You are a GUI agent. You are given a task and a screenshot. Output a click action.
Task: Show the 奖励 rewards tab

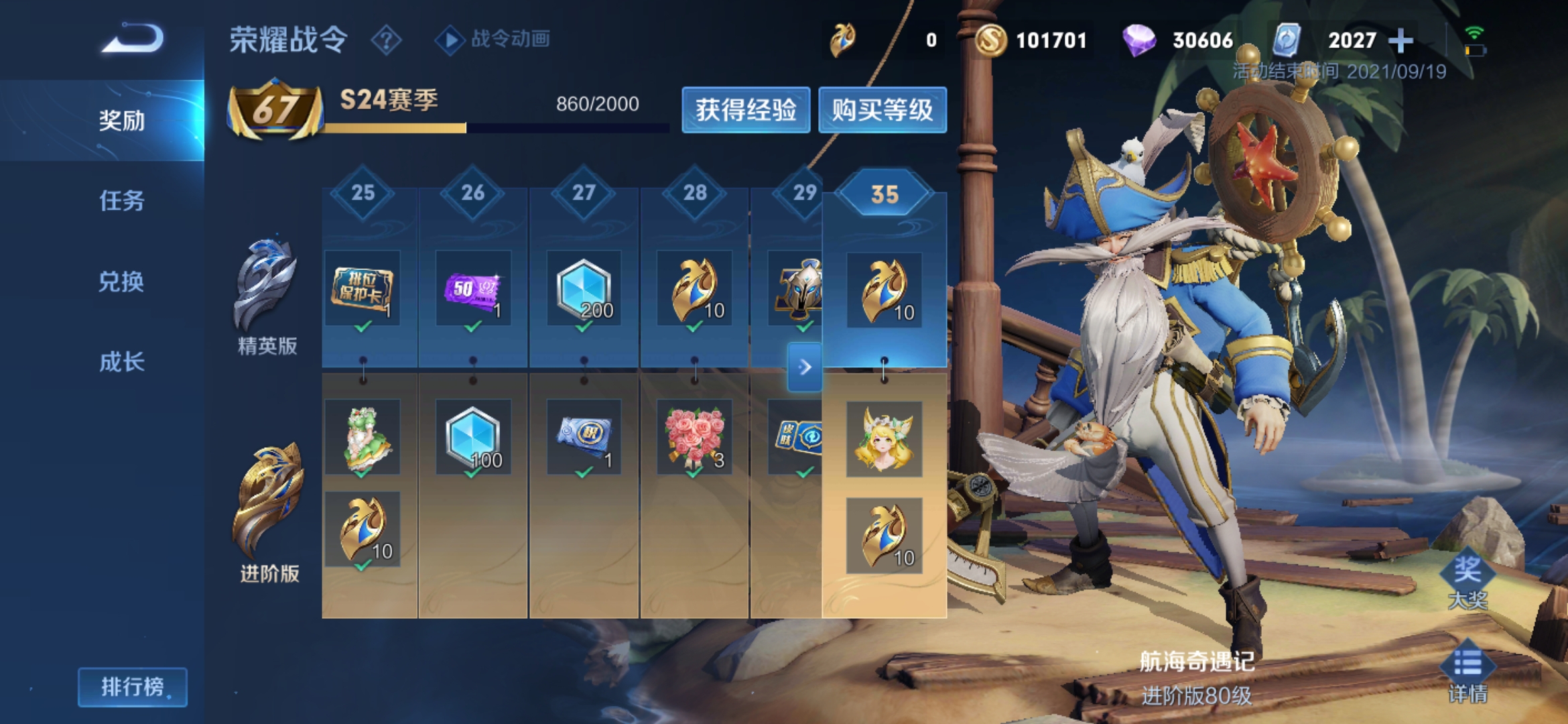point(121,121)
